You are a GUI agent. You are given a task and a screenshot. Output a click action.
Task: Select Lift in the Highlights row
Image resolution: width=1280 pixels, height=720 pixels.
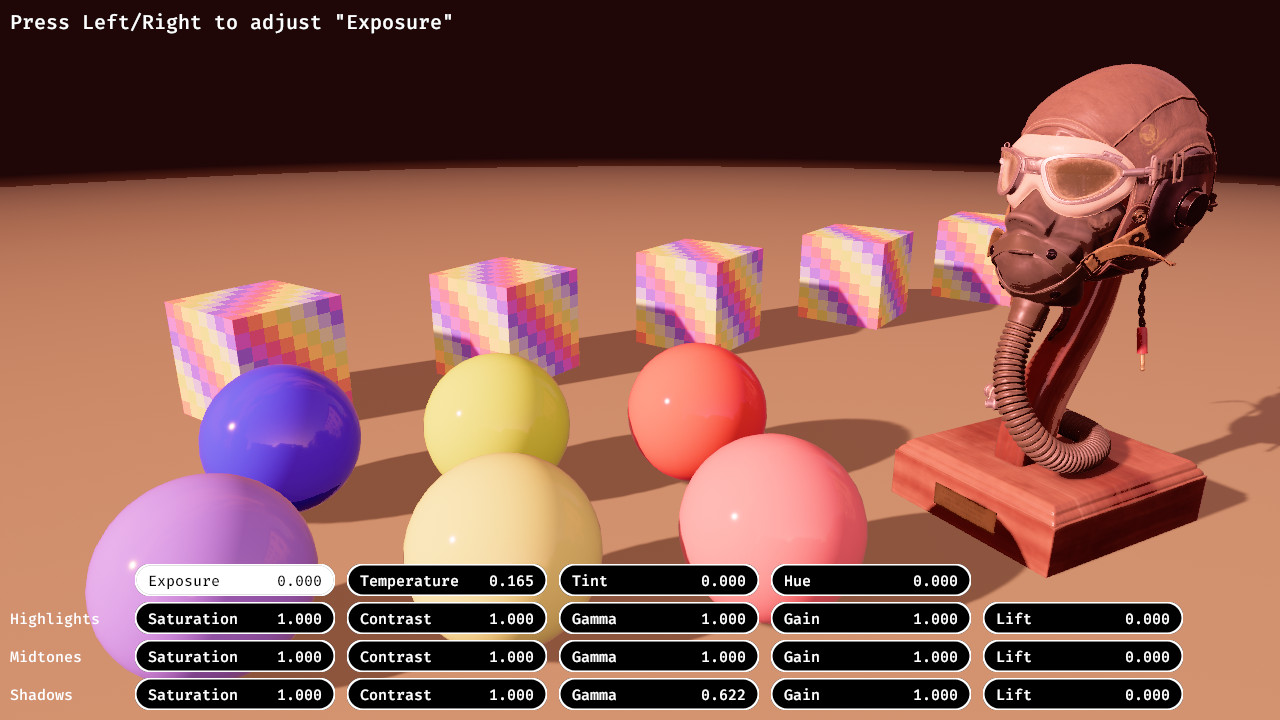click(1082, 618)
